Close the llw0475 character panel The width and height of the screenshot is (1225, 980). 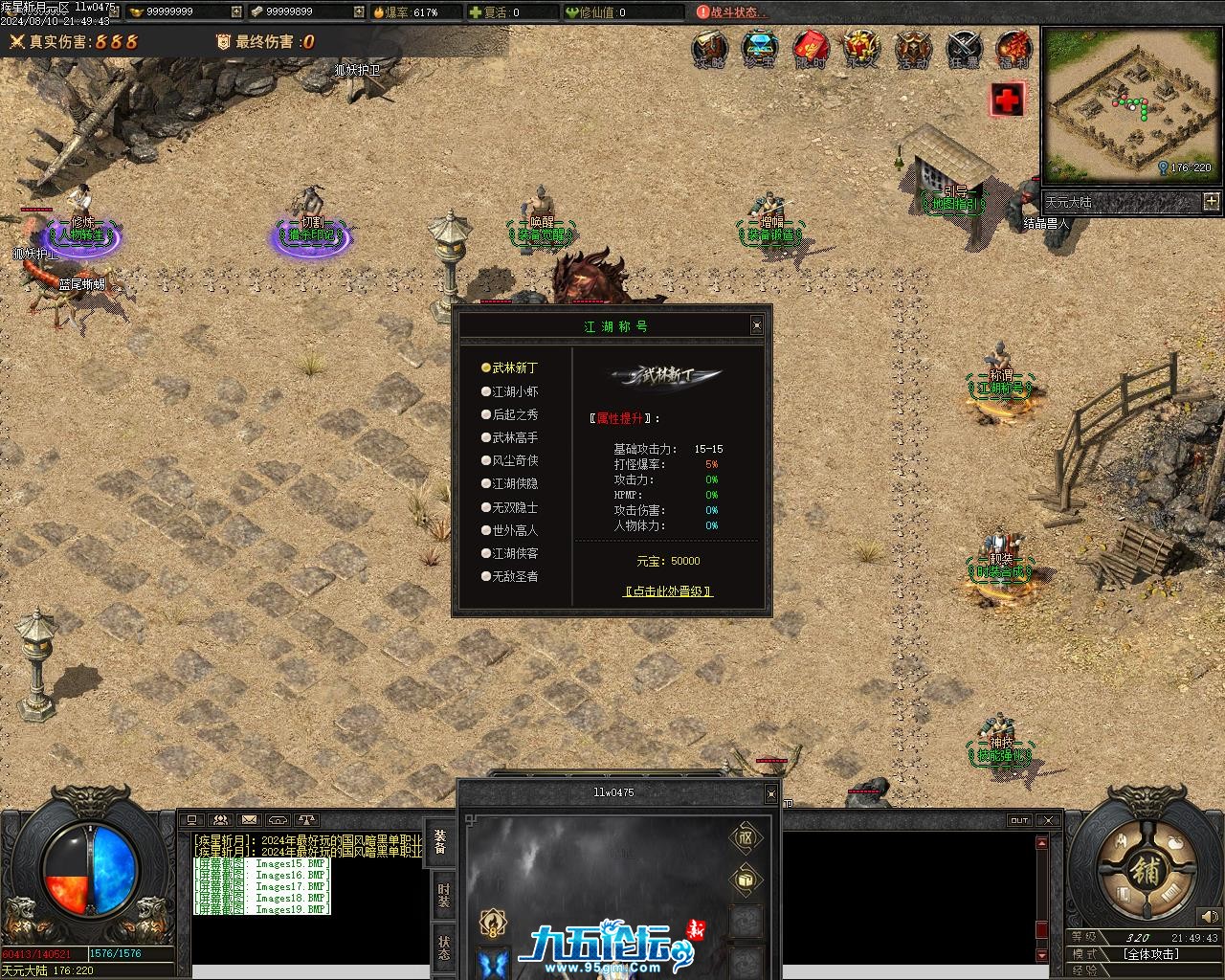tap(771, 793)
